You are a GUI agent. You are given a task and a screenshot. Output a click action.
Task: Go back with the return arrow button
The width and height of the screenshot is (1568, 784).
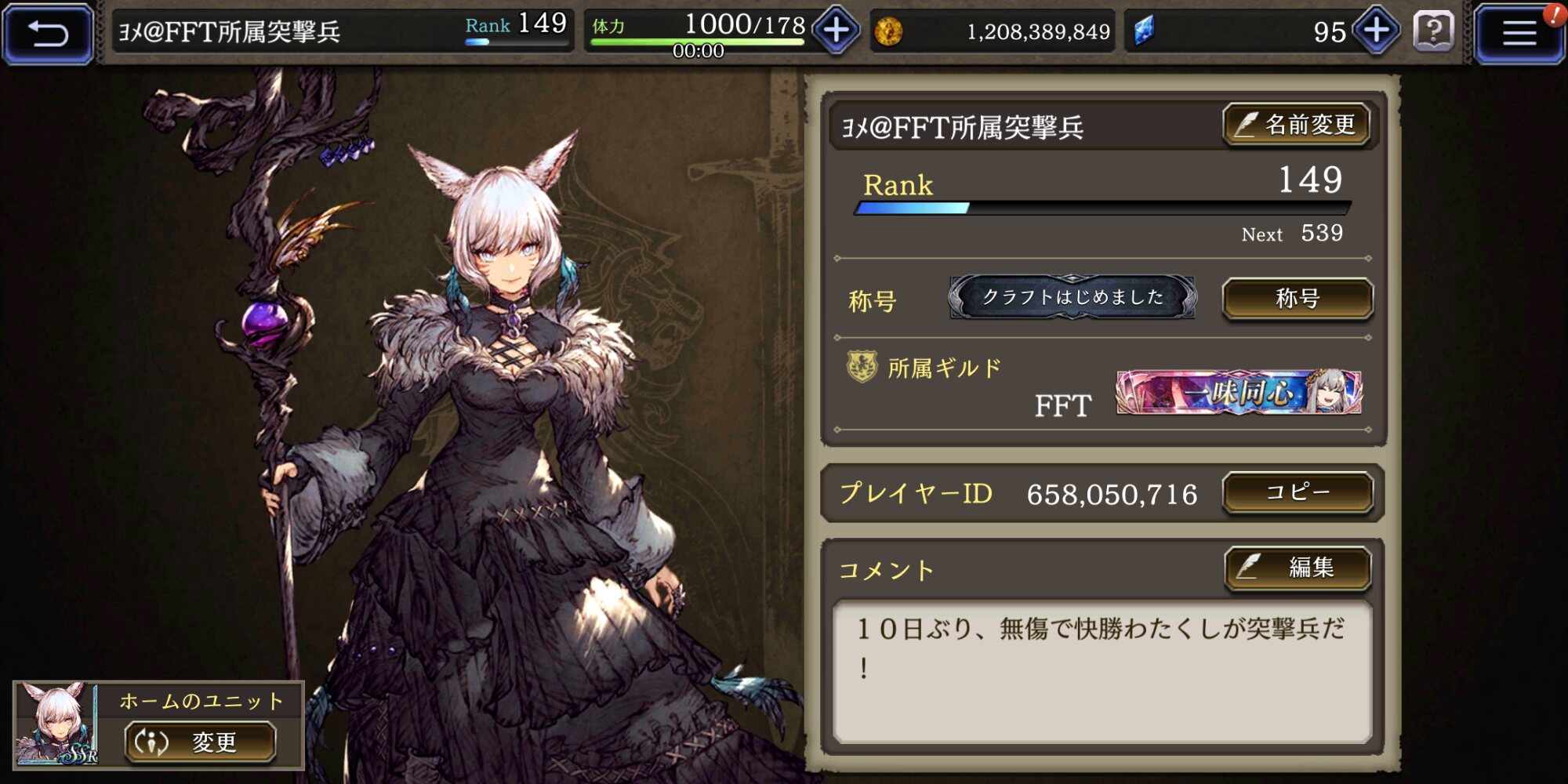[x=48, y=33]
